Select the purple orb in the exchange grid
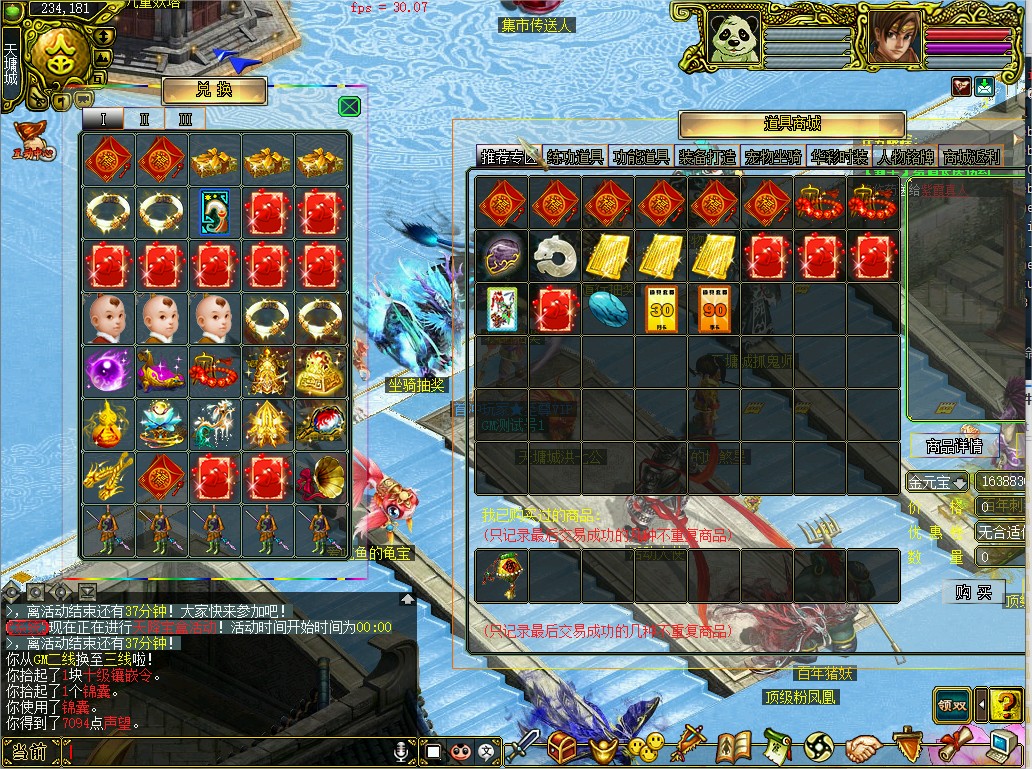The width and height of the screenshot is (1032, 769). click(105, 368)
